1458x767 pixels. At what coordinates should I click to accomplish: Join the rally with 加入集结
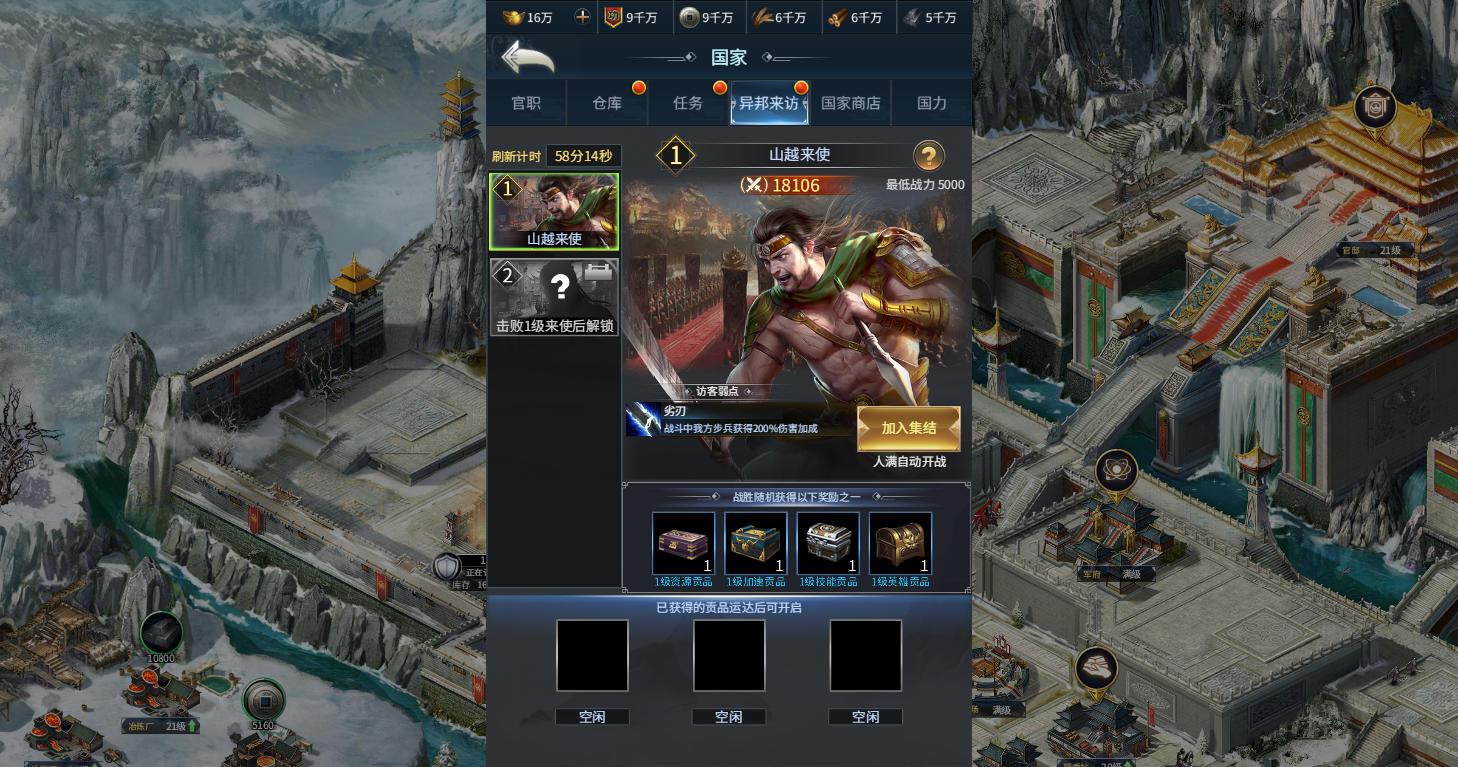(908, 428)
